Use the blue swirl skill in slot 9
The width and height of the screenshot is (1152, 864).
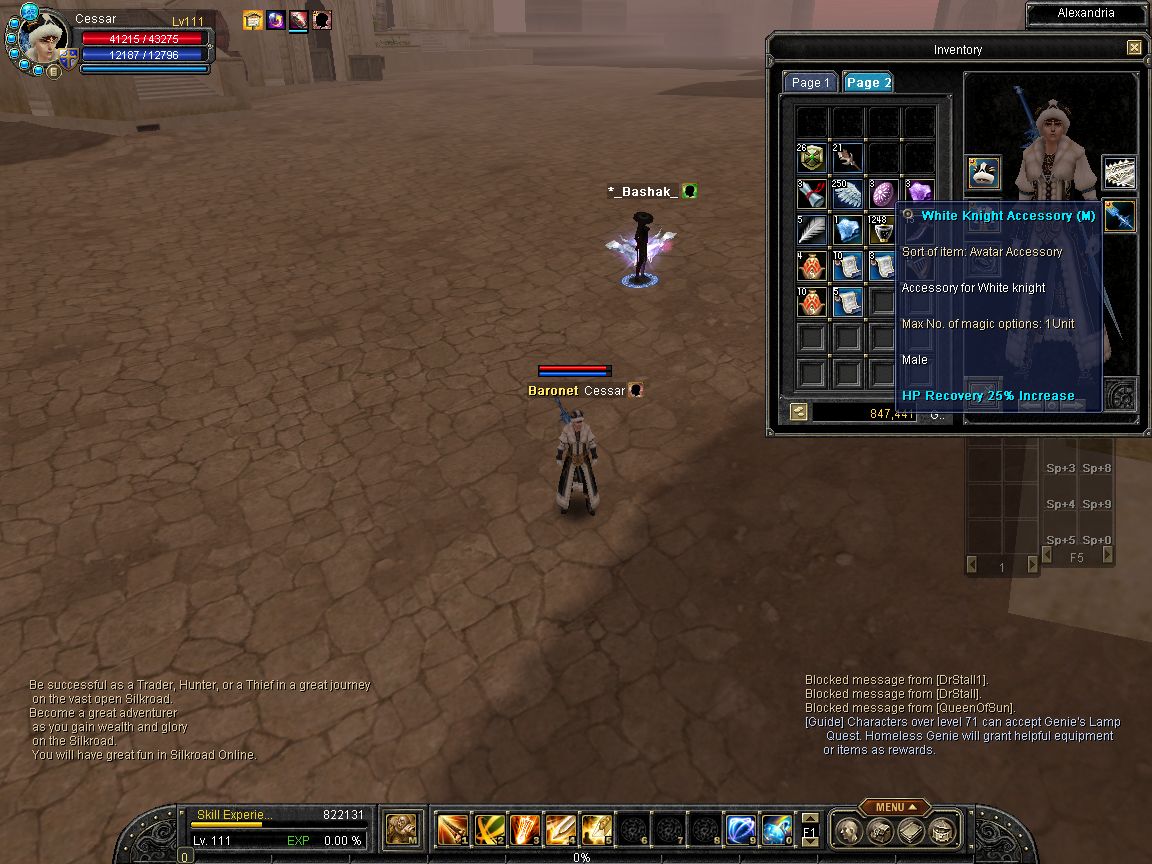click(x=741, y=830)
